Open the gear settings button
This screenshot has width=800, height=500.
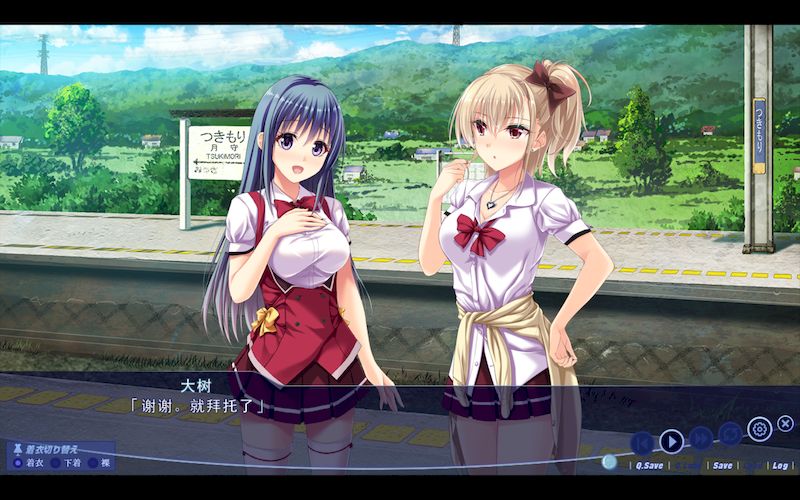[759, 429]
